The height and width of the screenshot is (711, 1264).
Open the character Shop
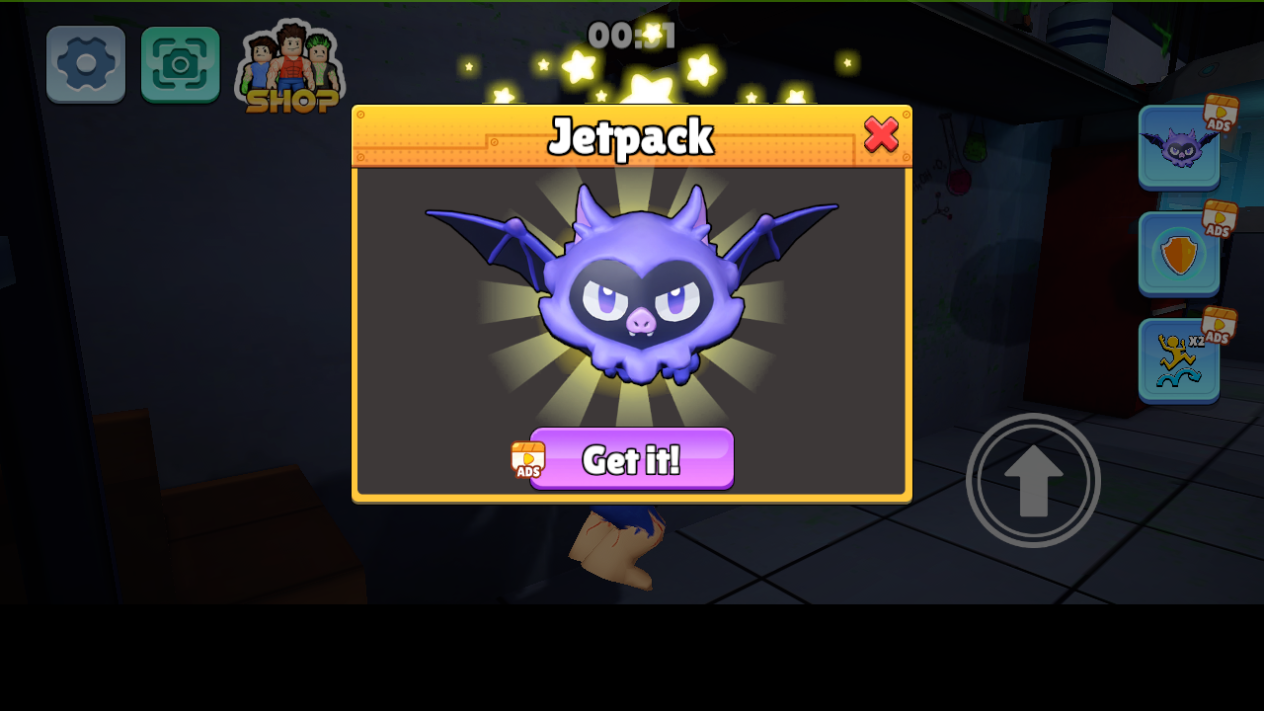291,69
